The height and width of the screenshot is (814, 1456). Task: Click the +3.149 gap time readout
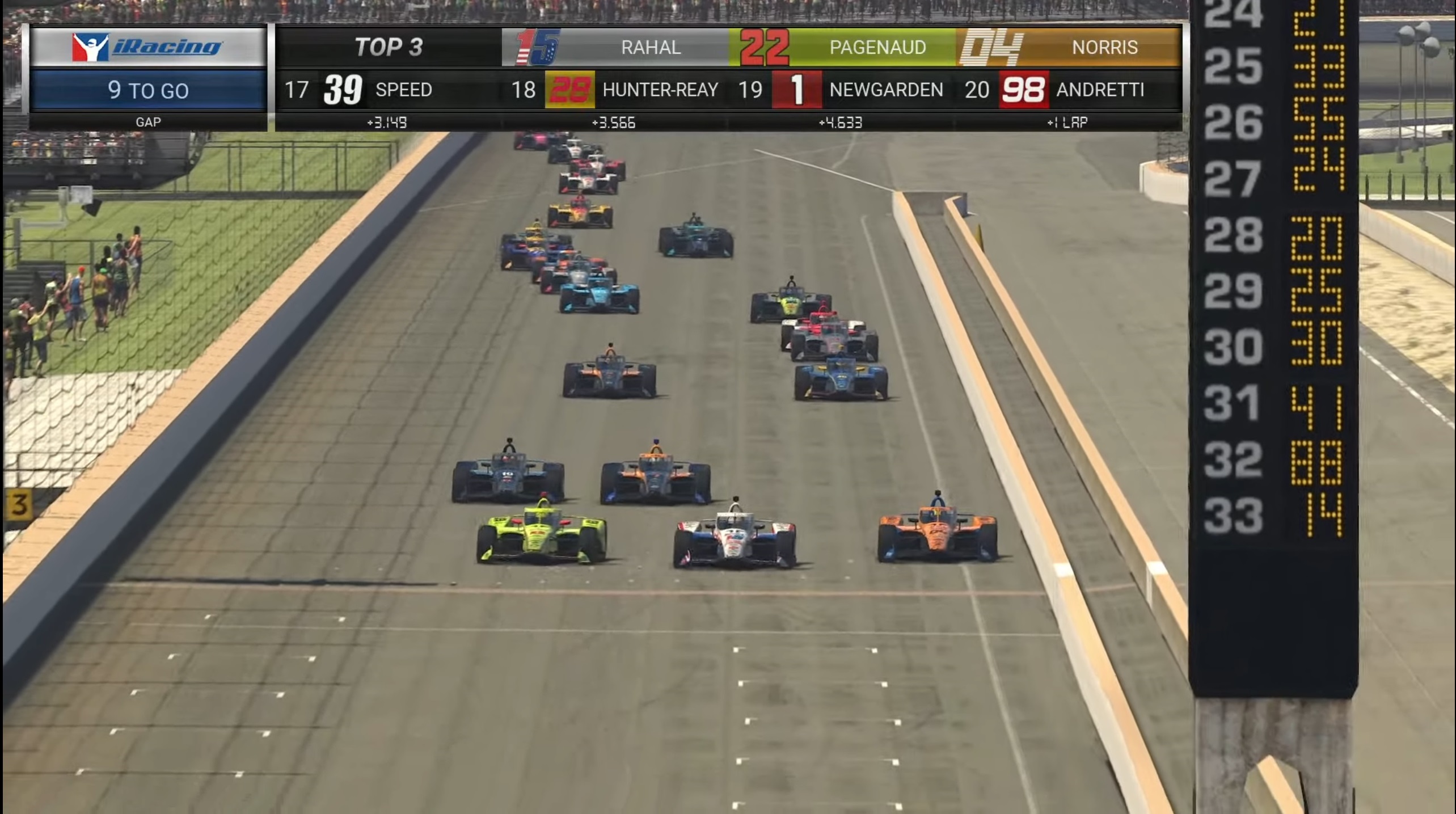[389, 122]
